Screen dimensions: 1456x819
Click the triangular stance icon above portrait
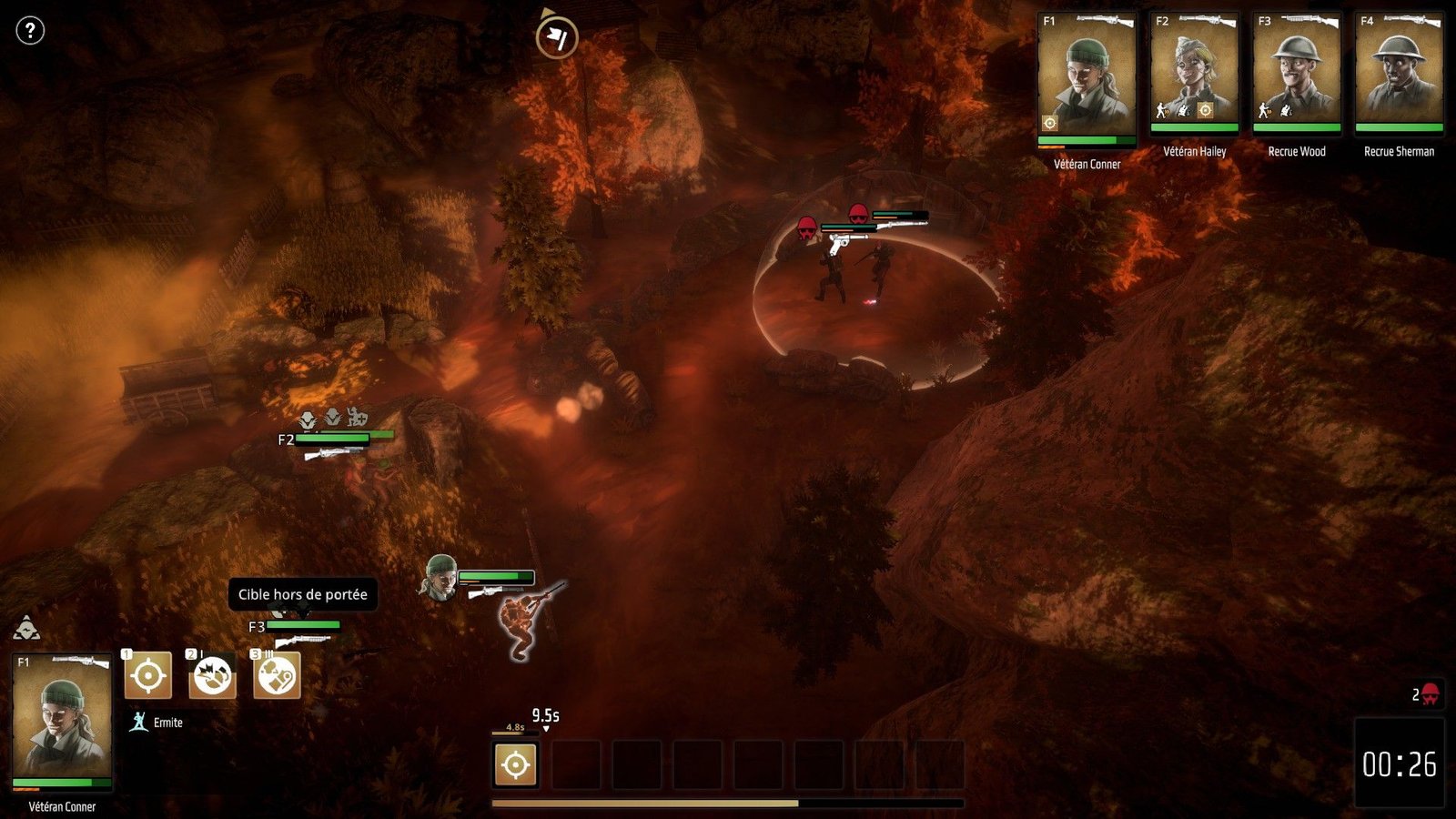(x=26, y=628)
